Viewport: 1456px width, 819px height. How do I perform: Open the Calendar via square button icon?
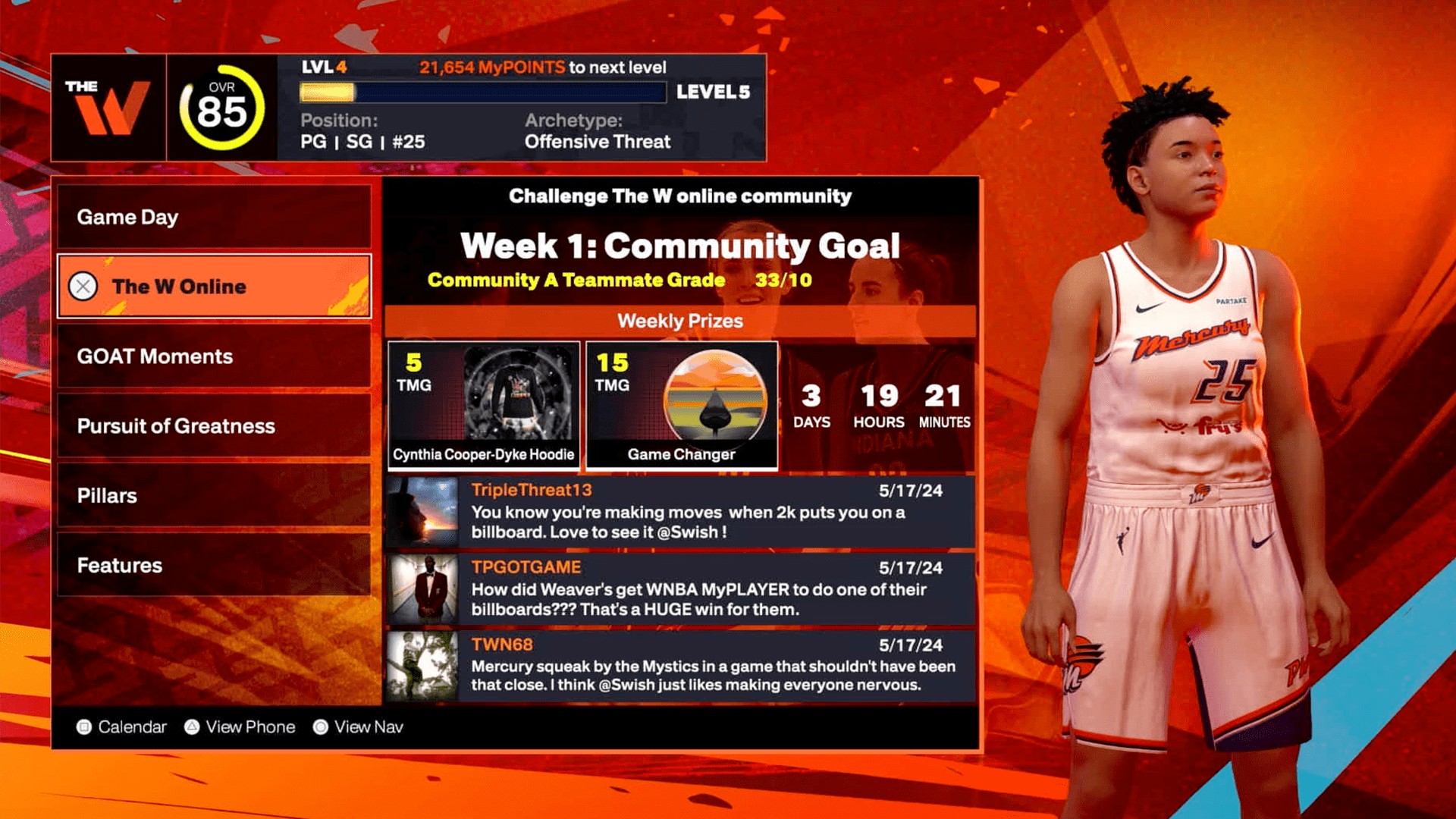86,726
